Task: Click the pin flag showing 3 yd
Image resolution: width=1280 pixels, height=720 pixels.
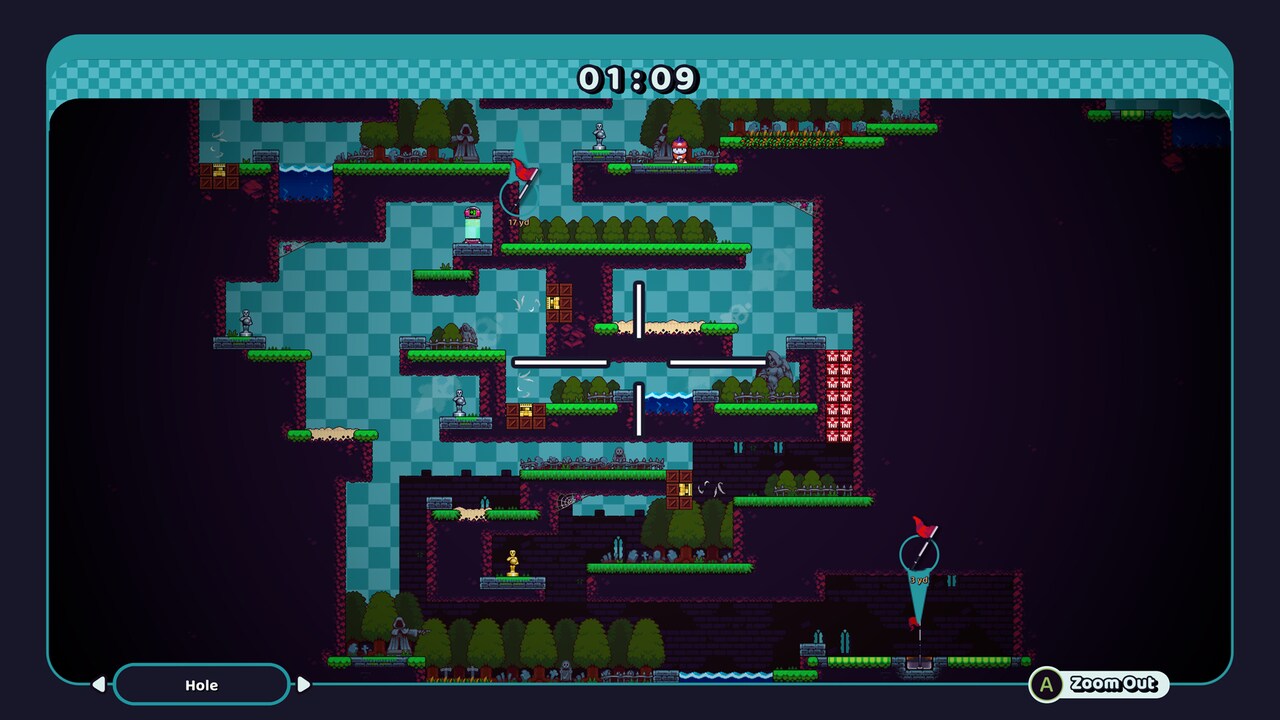Action: coord(920,527)
